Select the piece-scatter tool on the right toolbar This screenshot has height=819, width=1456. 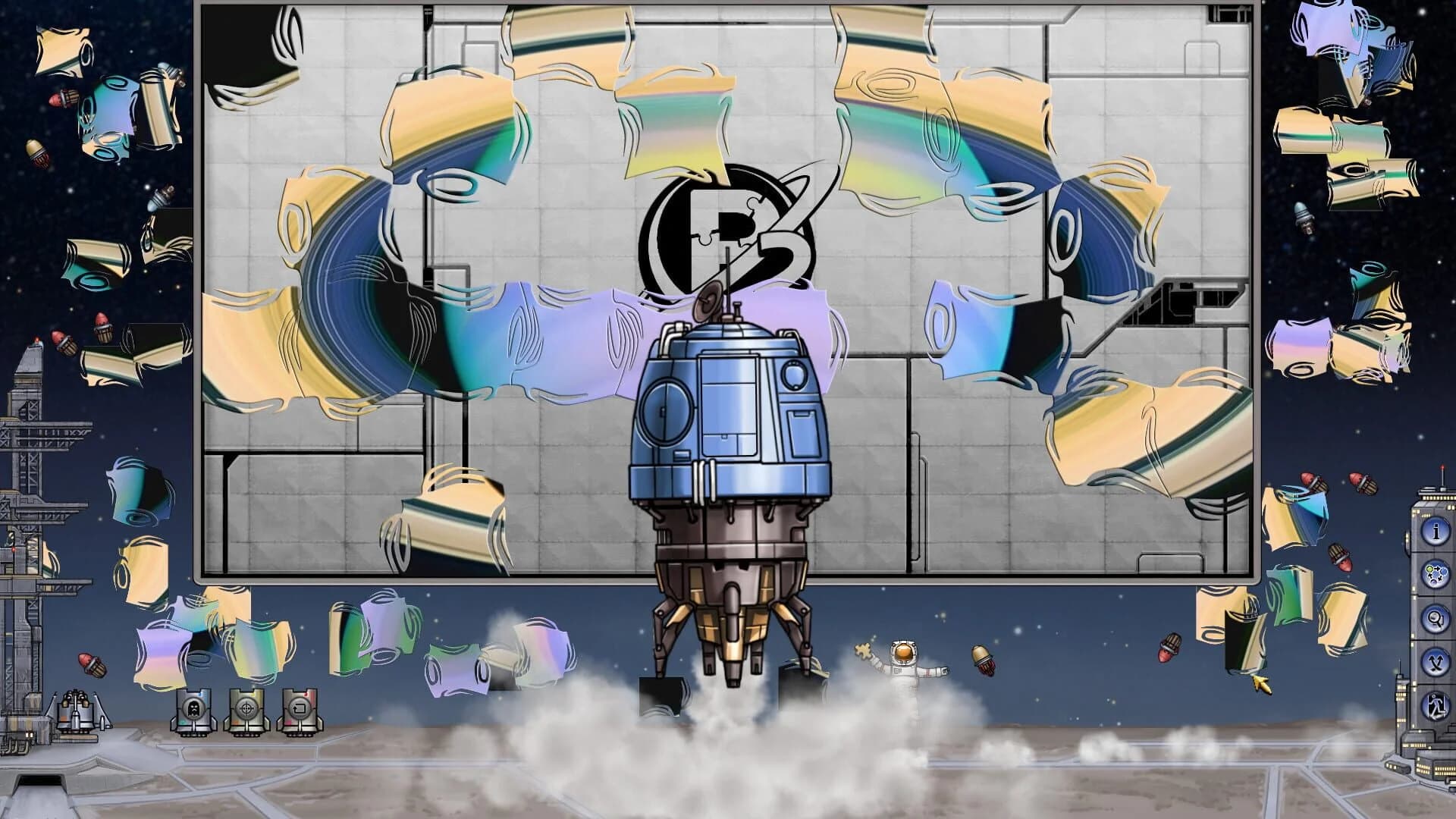(1435, 573)
